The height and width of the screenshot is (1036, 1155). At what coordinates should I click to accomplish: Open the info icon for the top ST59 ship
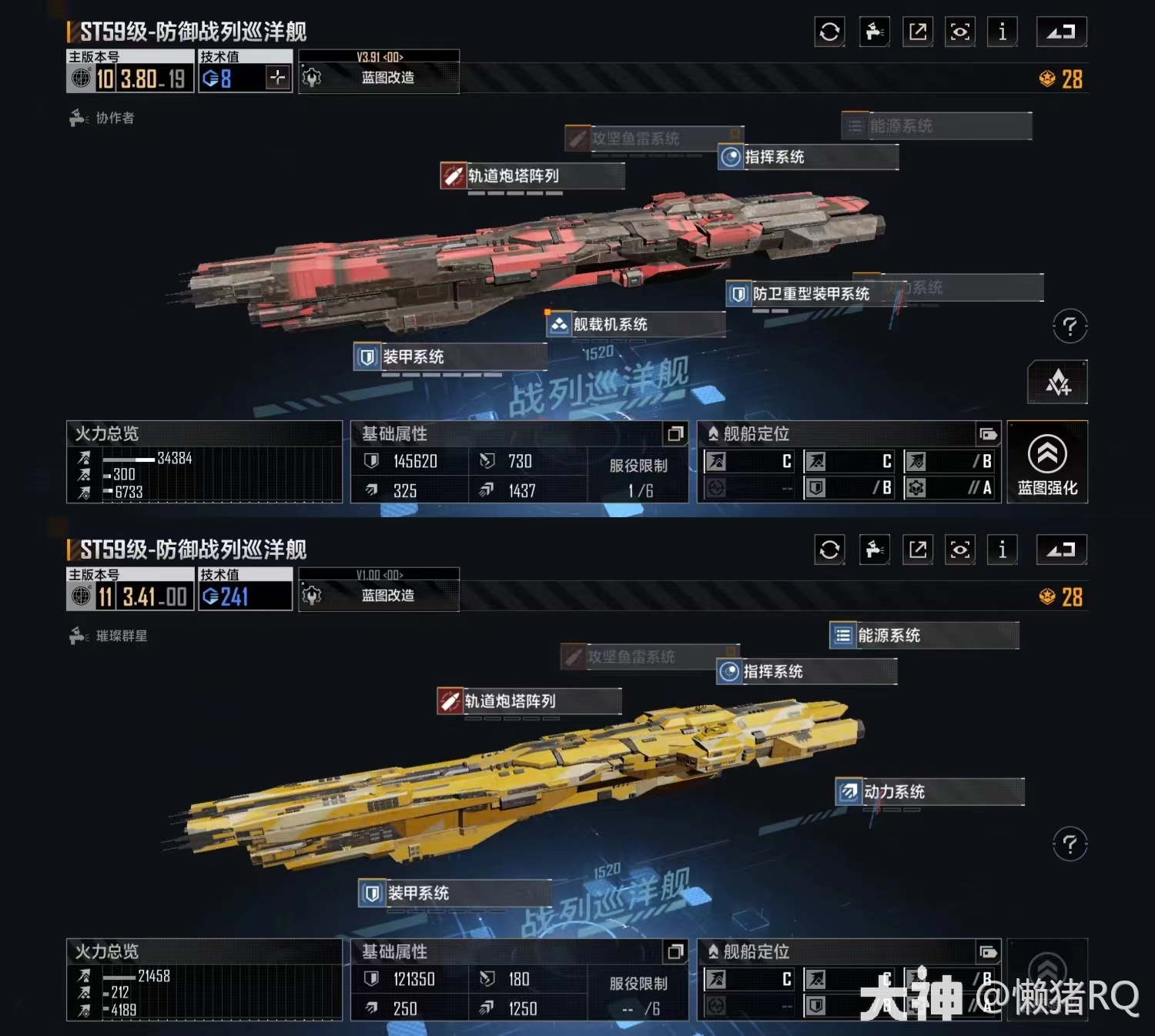coord(1002,32)
